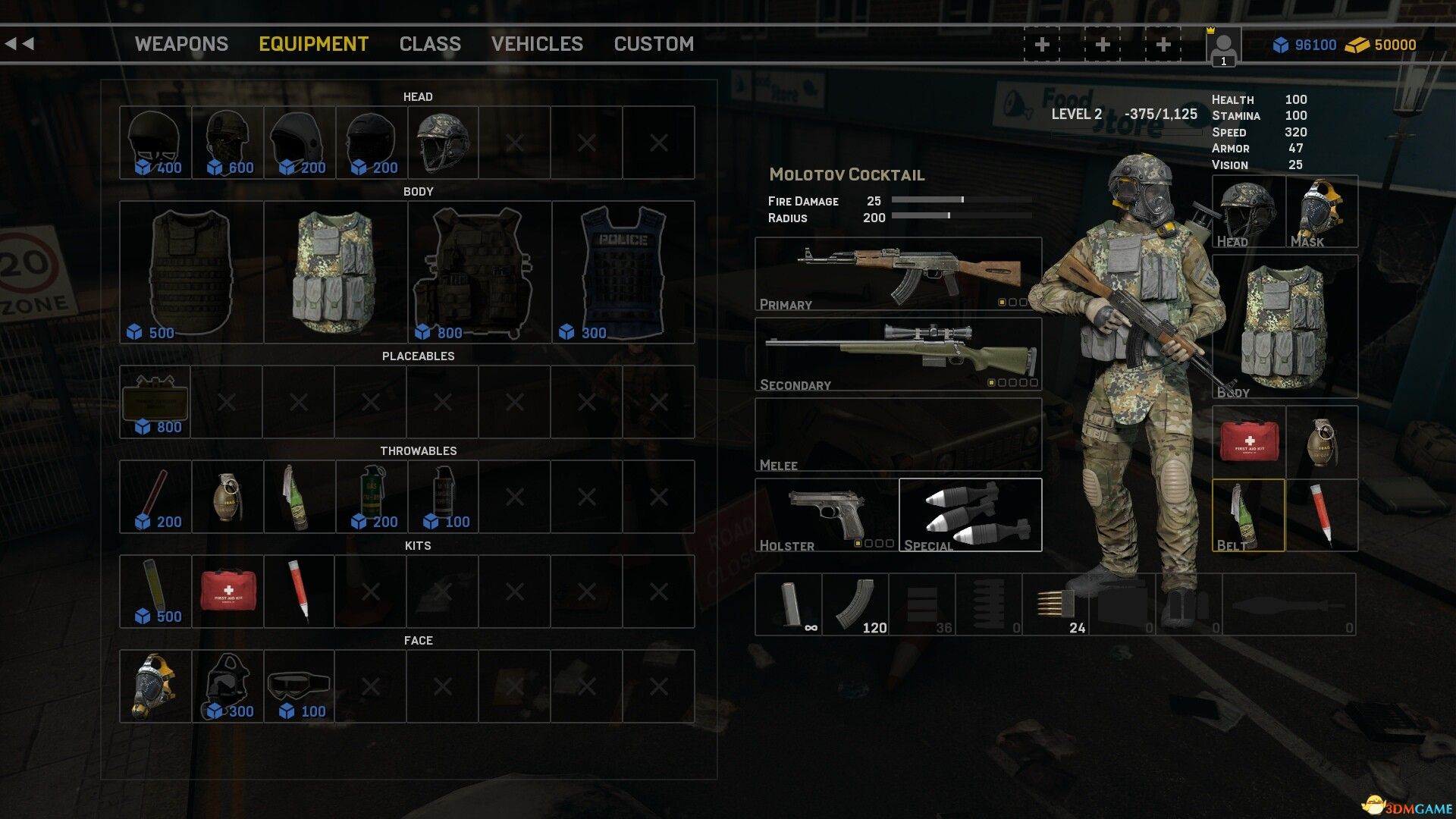The image size is (1456, 819).
Task: Go to the Vehicles tab
Action: (537, 44)
